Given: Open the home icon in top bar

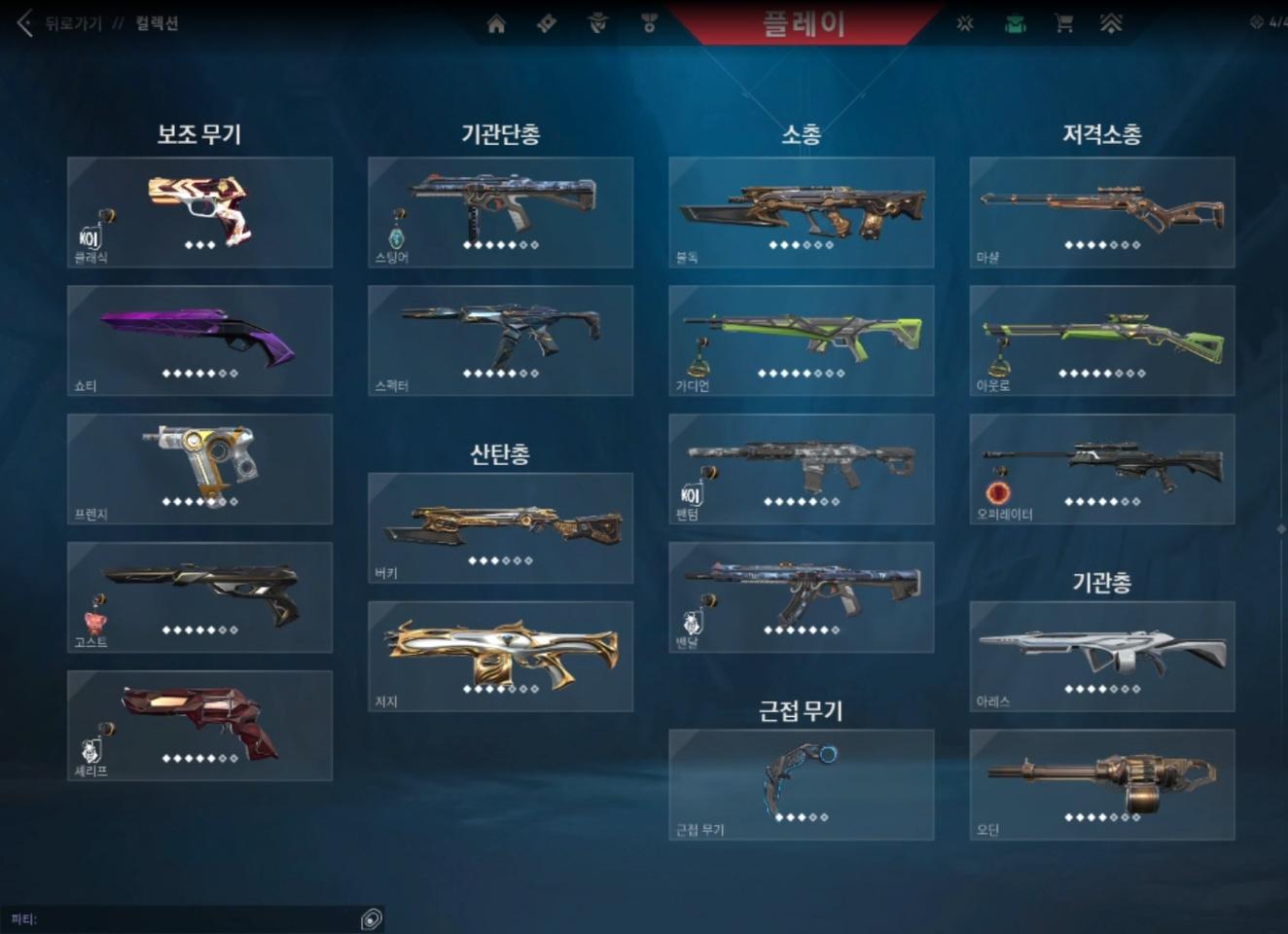Looking at the screenshot, I should click(x=496, y=23).
